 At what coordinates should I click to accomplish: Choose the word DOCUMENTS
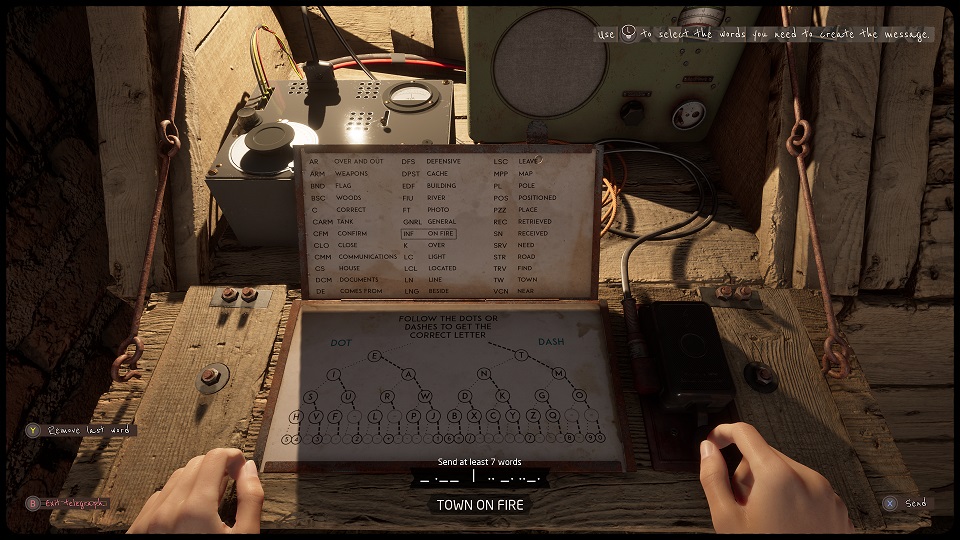click(x=358, y=280)
